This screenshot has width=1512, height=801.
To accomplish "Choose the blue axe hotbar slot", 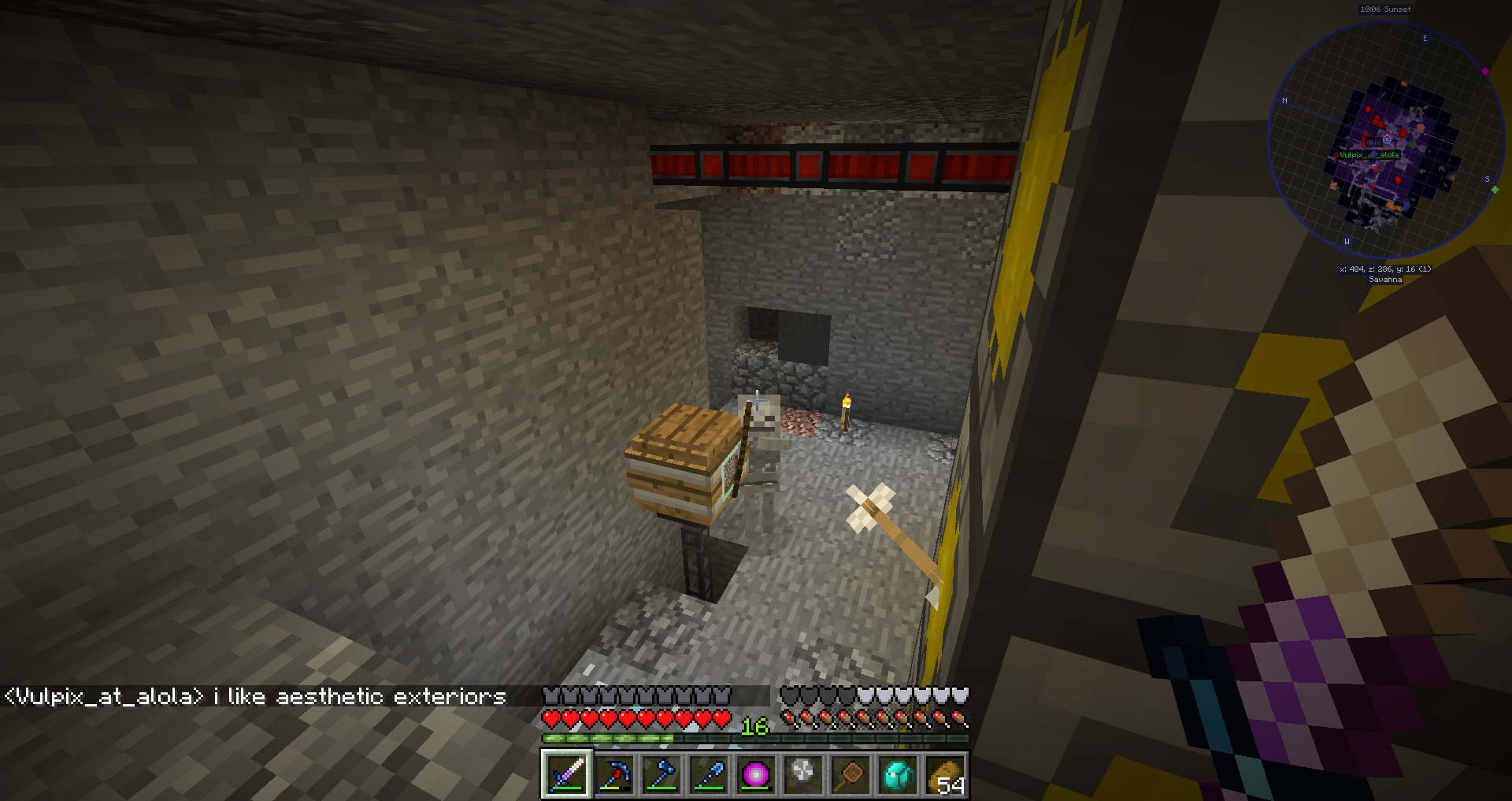I will point(661,775).
